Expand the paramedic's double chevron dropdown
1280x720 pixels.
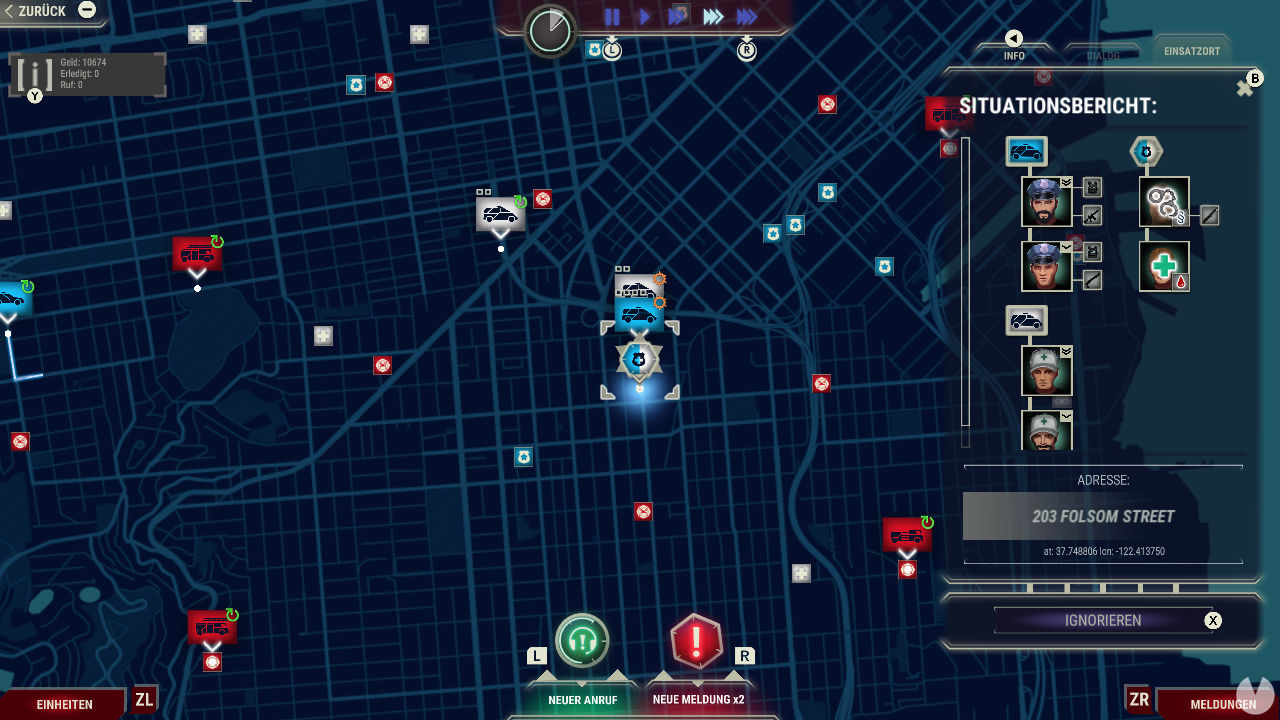pos(1066,352)
